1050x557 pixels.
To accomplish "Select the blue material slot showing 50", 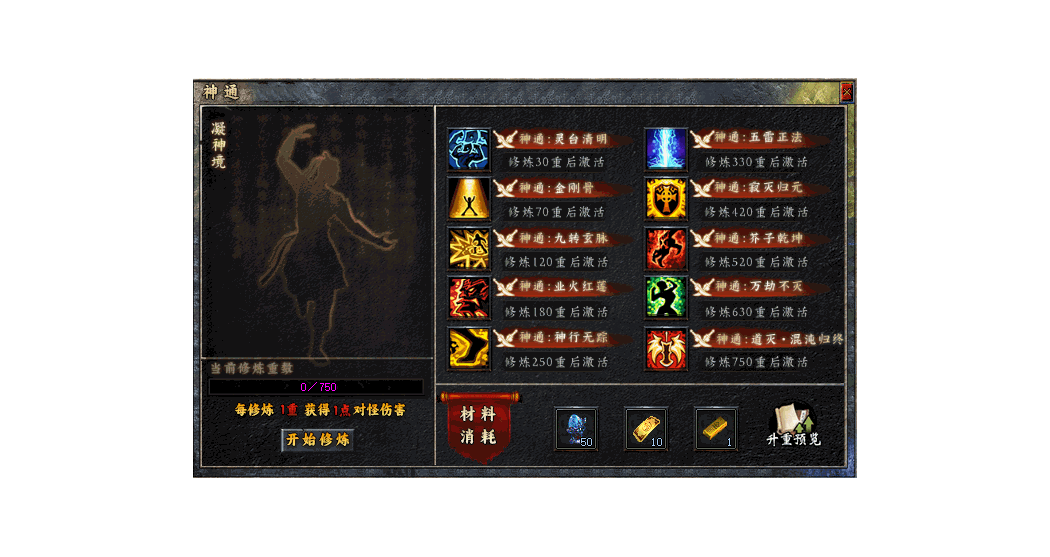I will (x=576, y=428).
